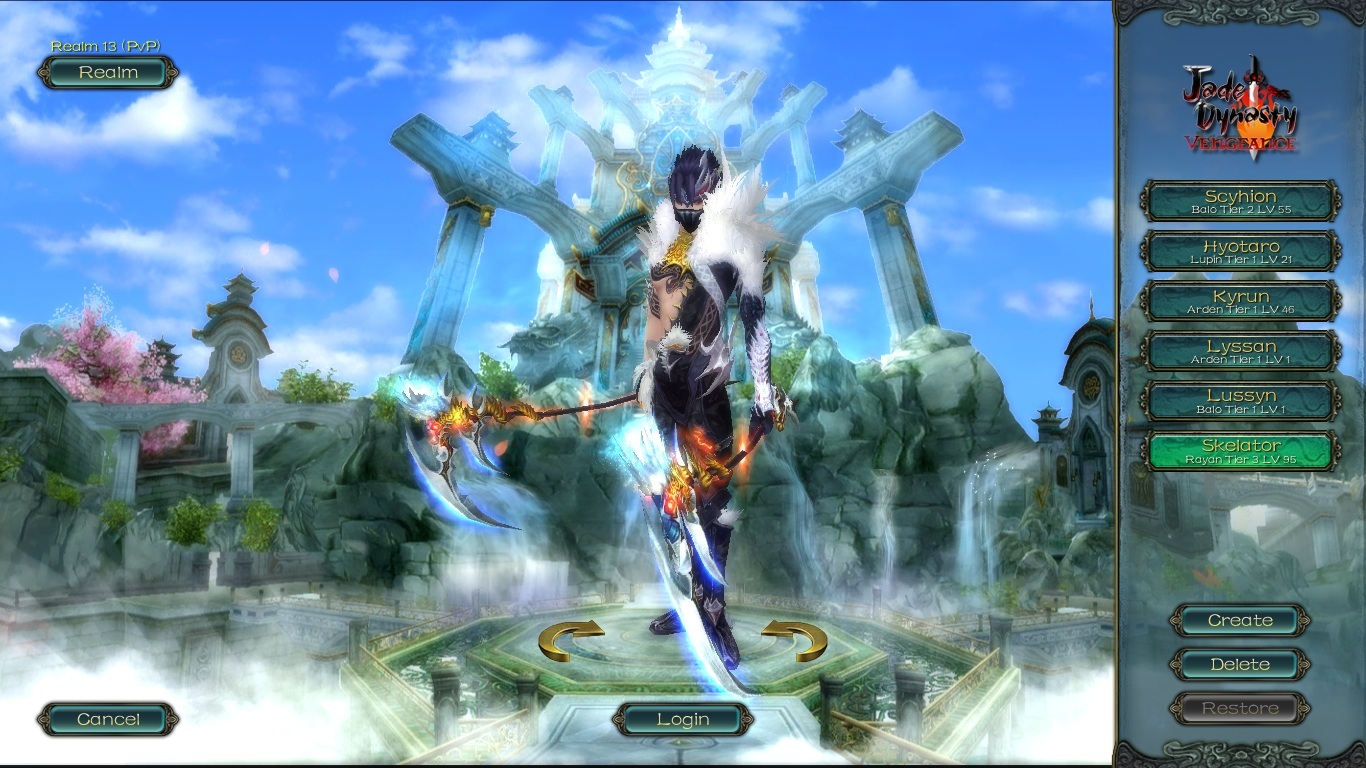Delete the selected character
This screenshot has height=768, width=1366.
point(1240,664)
